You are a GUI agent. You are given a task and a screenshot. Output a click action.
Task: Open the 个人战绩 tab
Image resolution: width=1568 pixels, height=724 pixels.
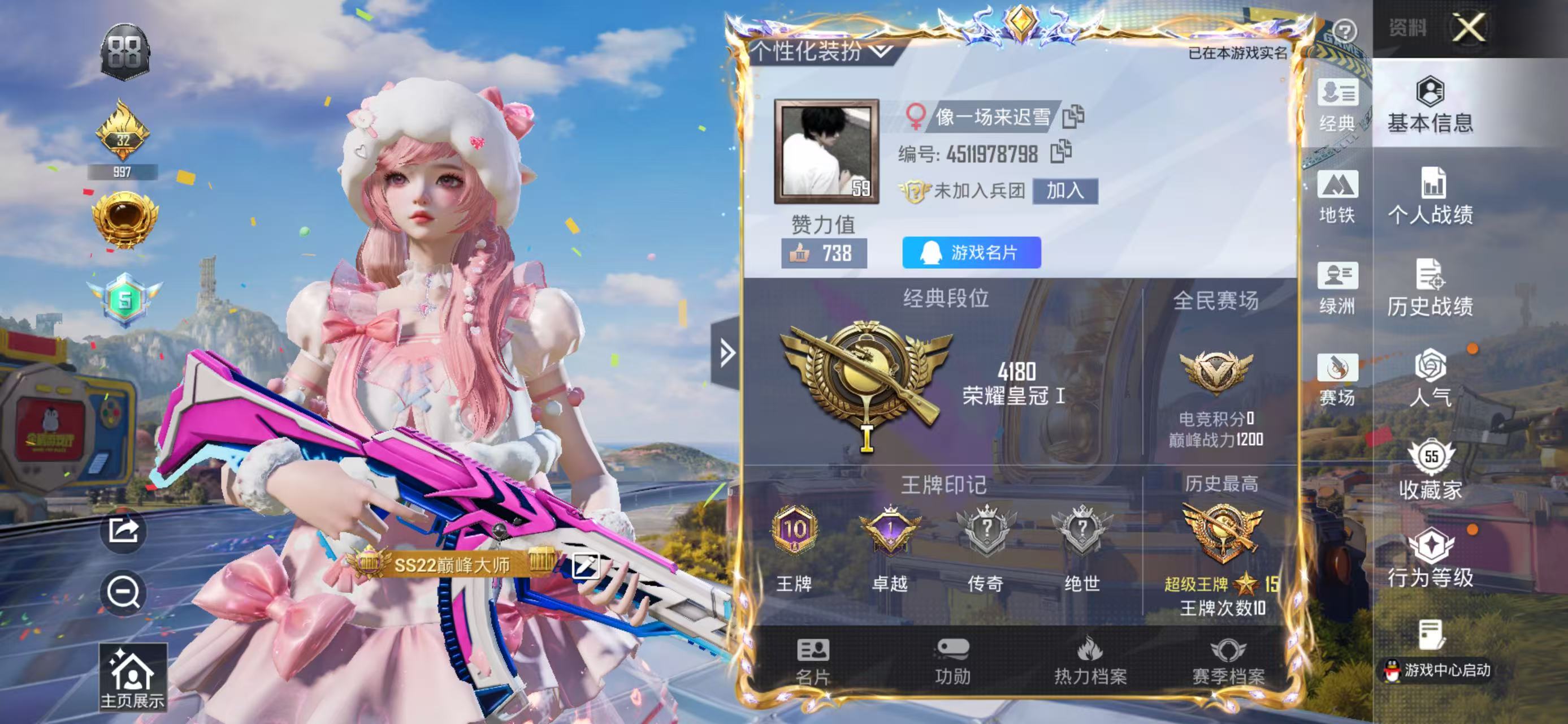pyautogui.click(x=1431, y=197)
